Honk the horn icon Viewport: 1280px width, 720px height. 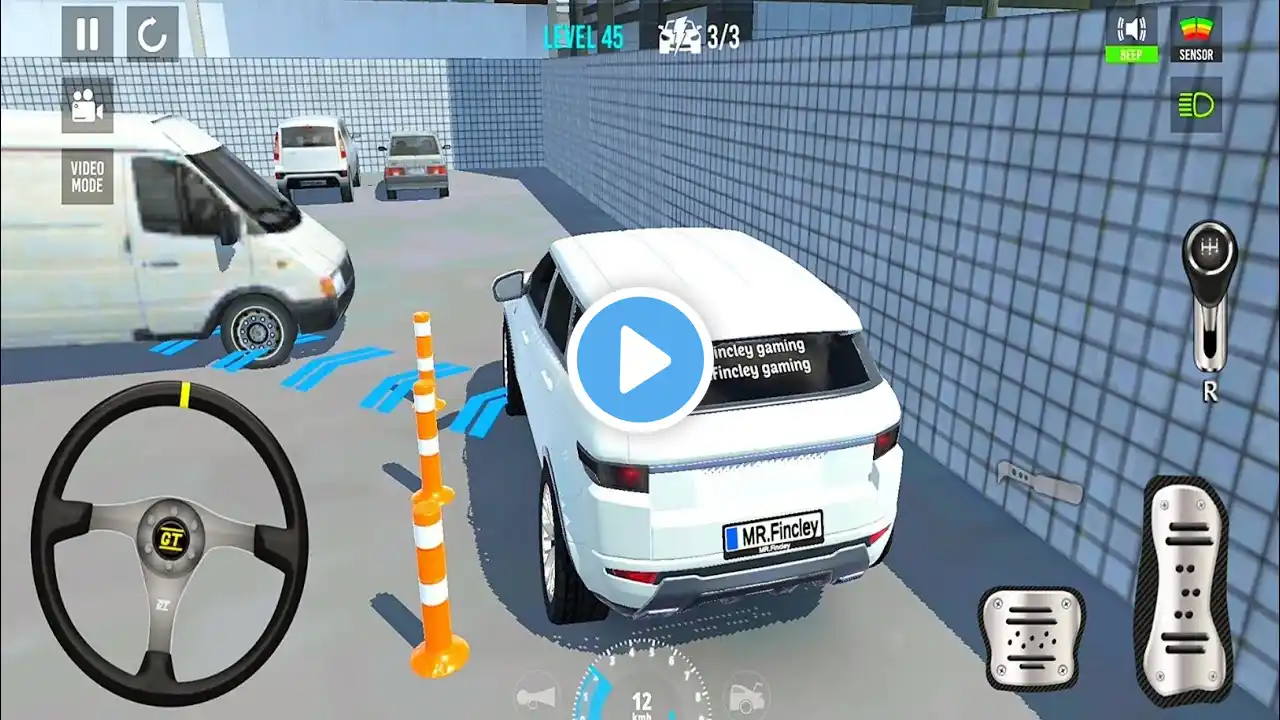537,694
